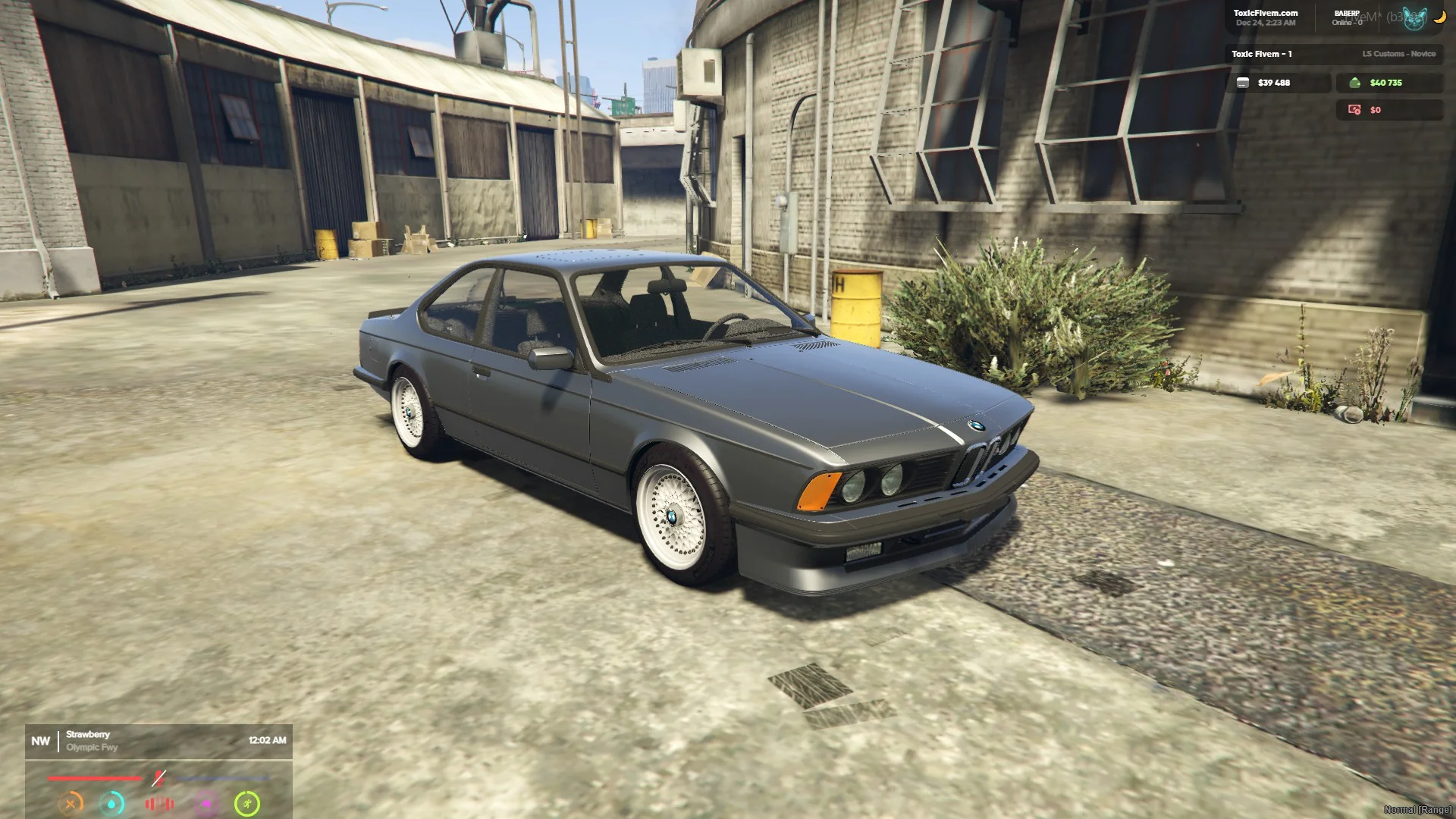Screen dimensions: 1456x819
Task: Select the bank card balance icon
Action: pos(1242,83)
